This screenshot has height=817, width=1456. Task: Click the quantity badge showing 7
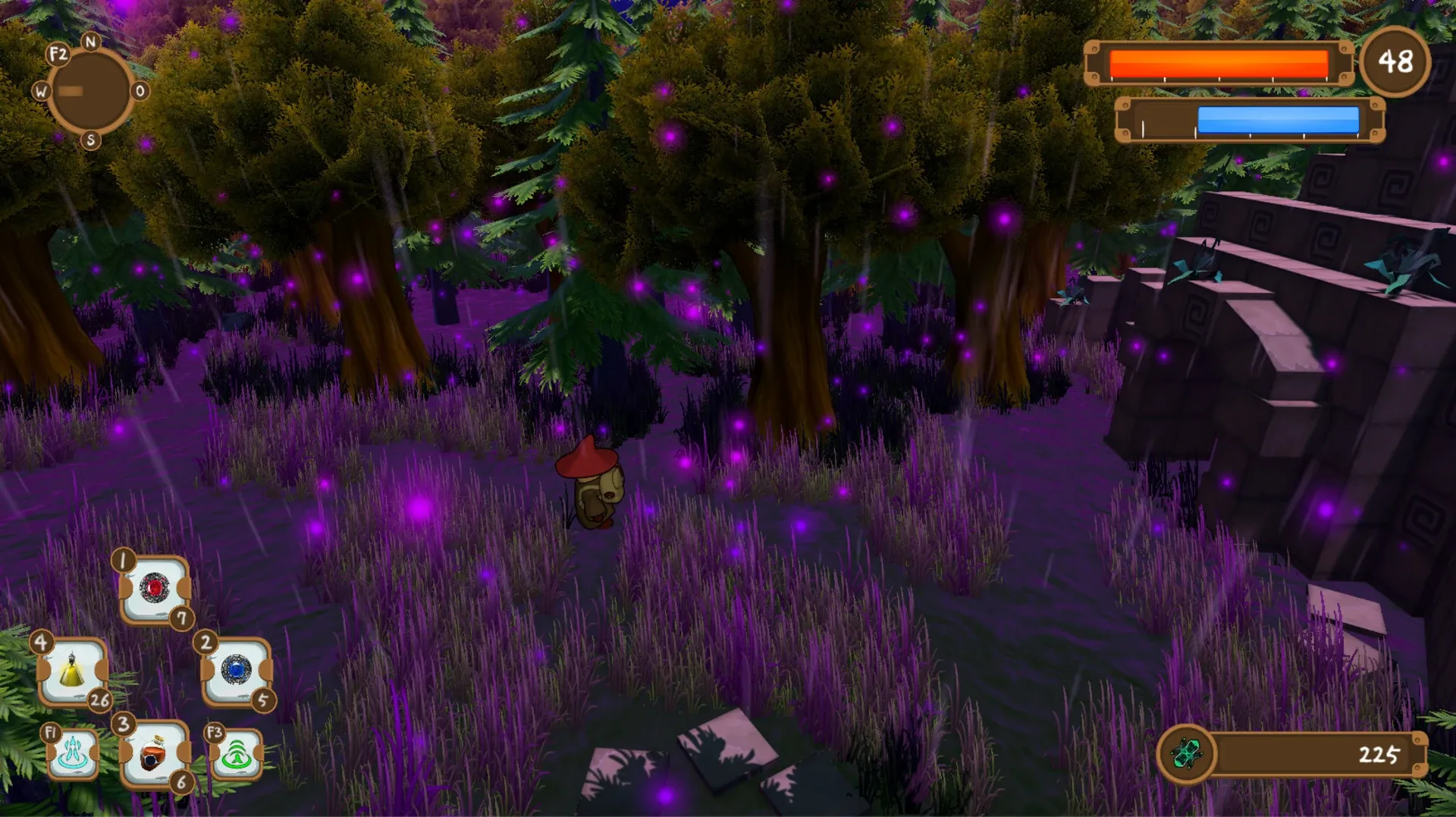(182, 618)
